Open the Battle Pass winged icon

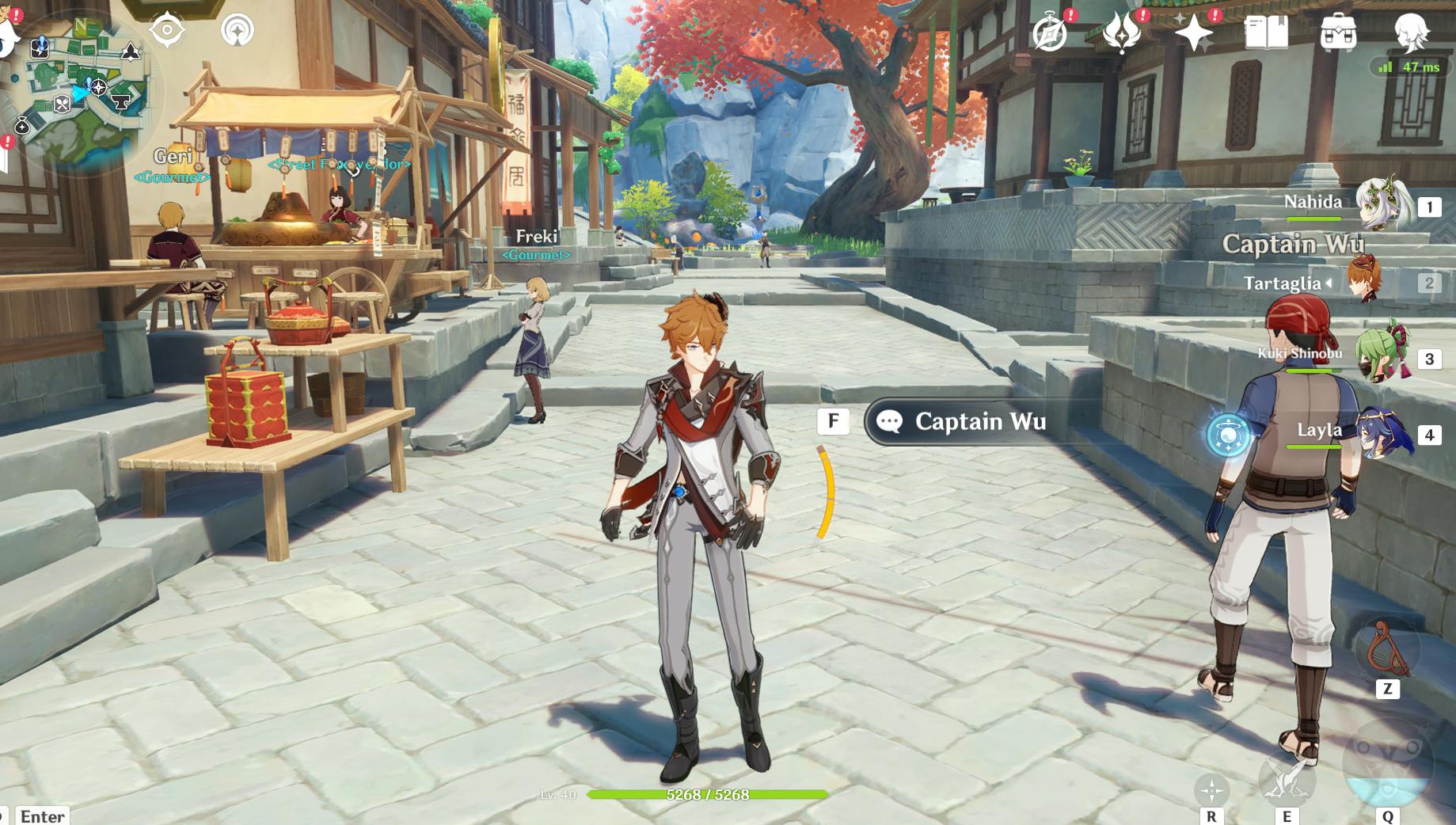pyautogui.click(x=1121, y=33)
